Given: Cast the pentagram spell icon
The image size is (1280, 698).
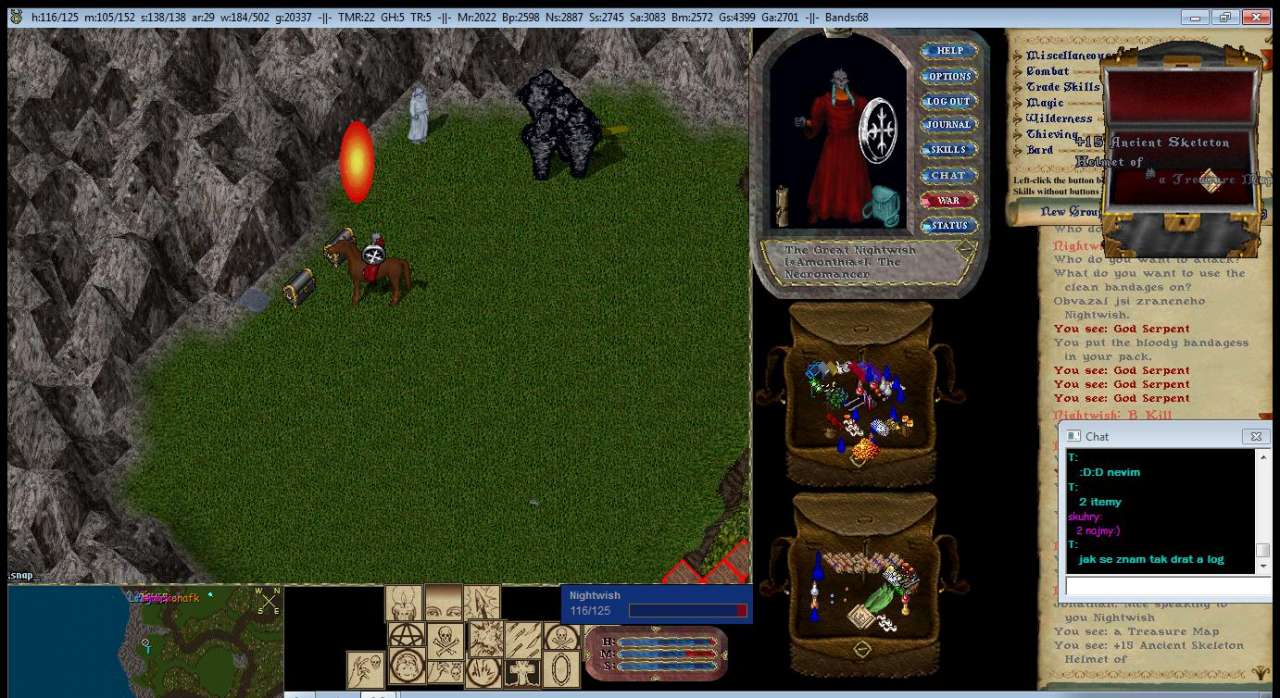Looking at the screenshot, I should [406, 636].
